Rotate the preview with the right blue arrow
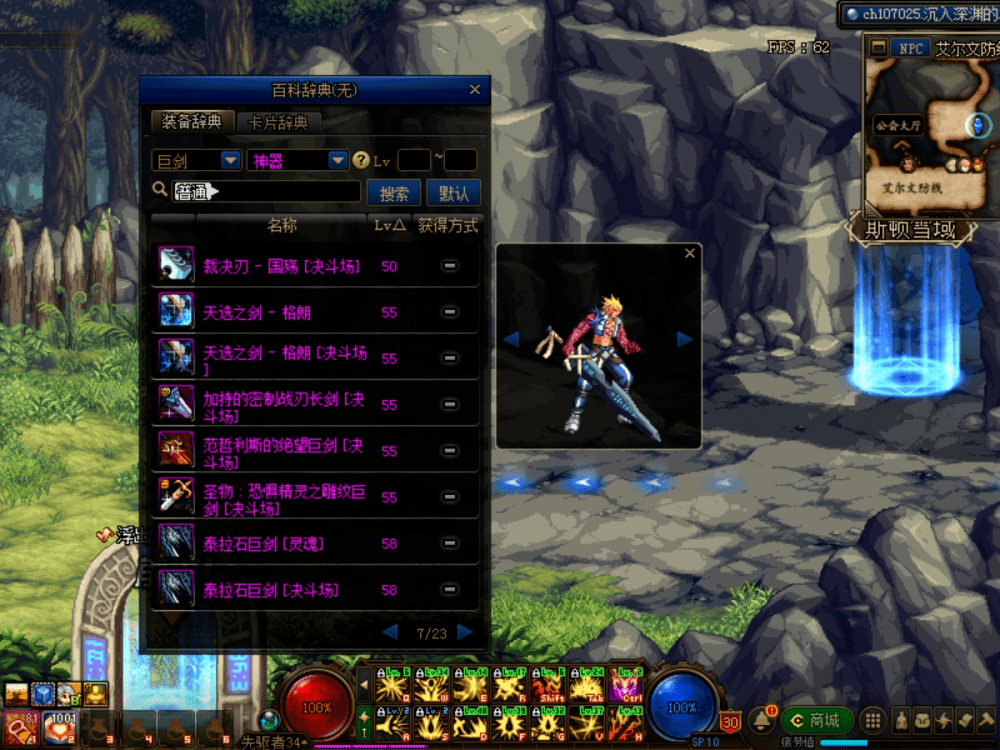The height and width of the screenshot is (750, 1000). point(685,340)
